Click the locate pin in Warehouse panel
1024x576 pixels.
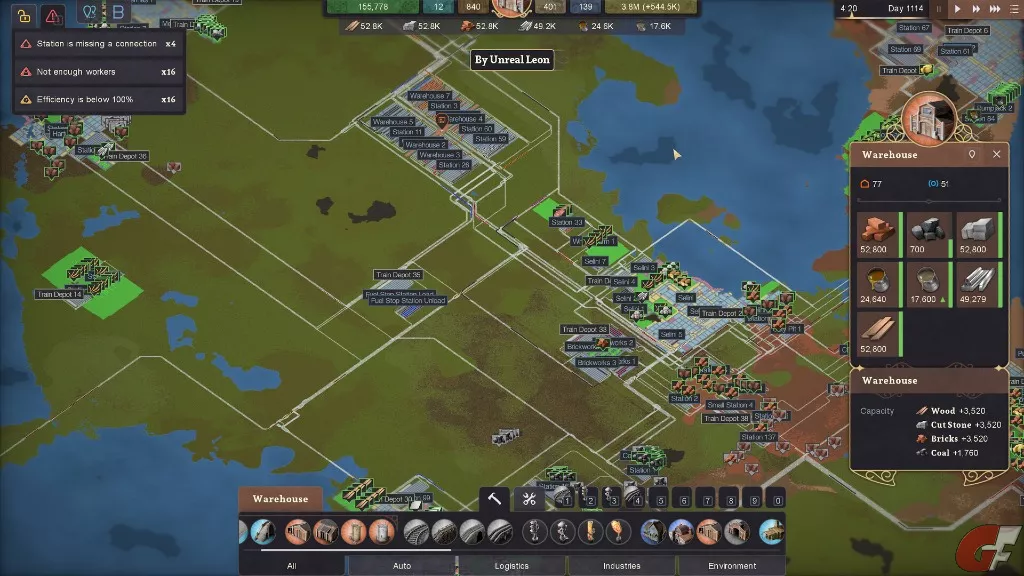(971, 155)
